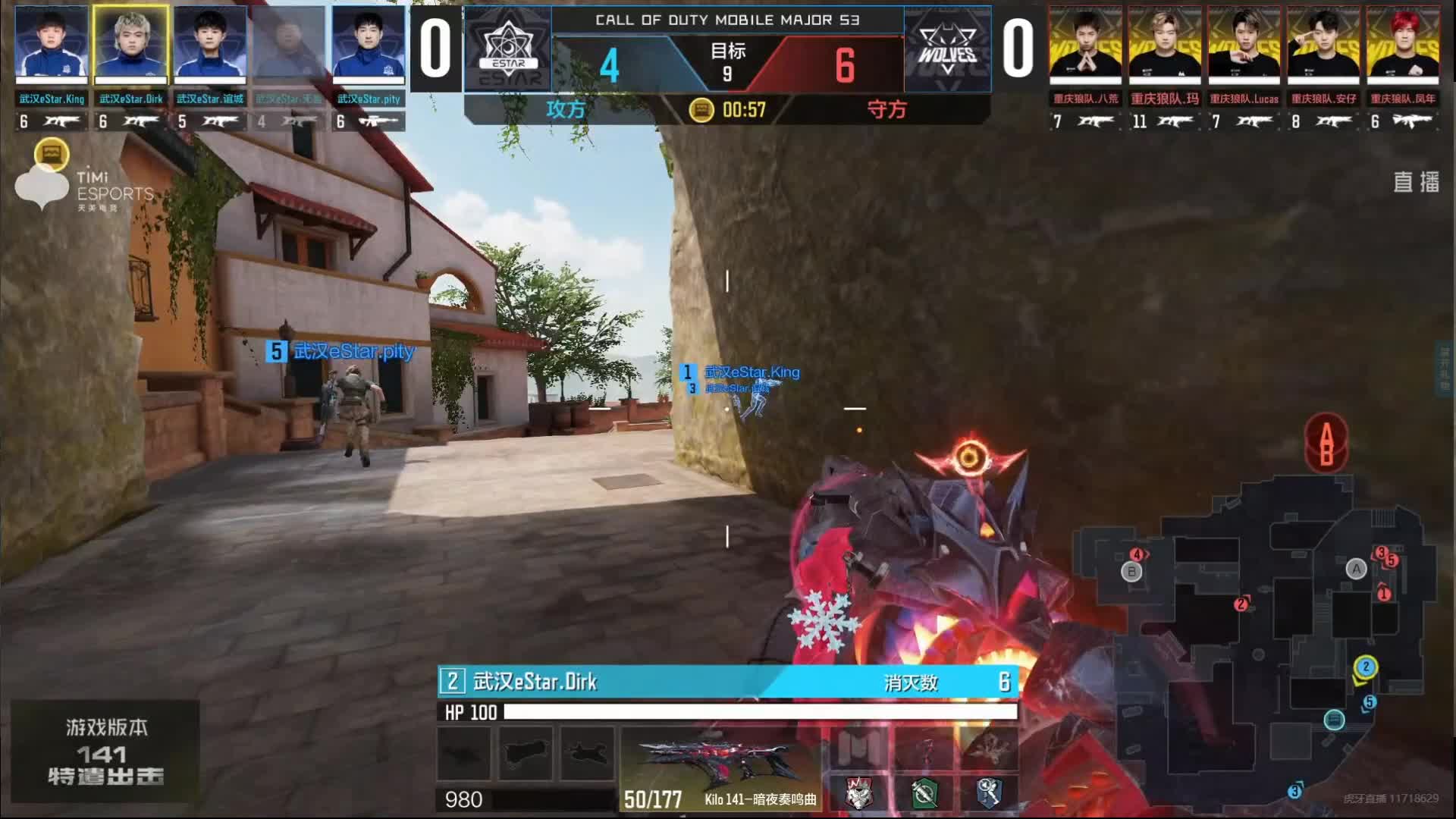The height and width of the screenshot is (819, 1456).
Task: Choose the red-haired Wolves player portrait
Action: click(1403, 44)
